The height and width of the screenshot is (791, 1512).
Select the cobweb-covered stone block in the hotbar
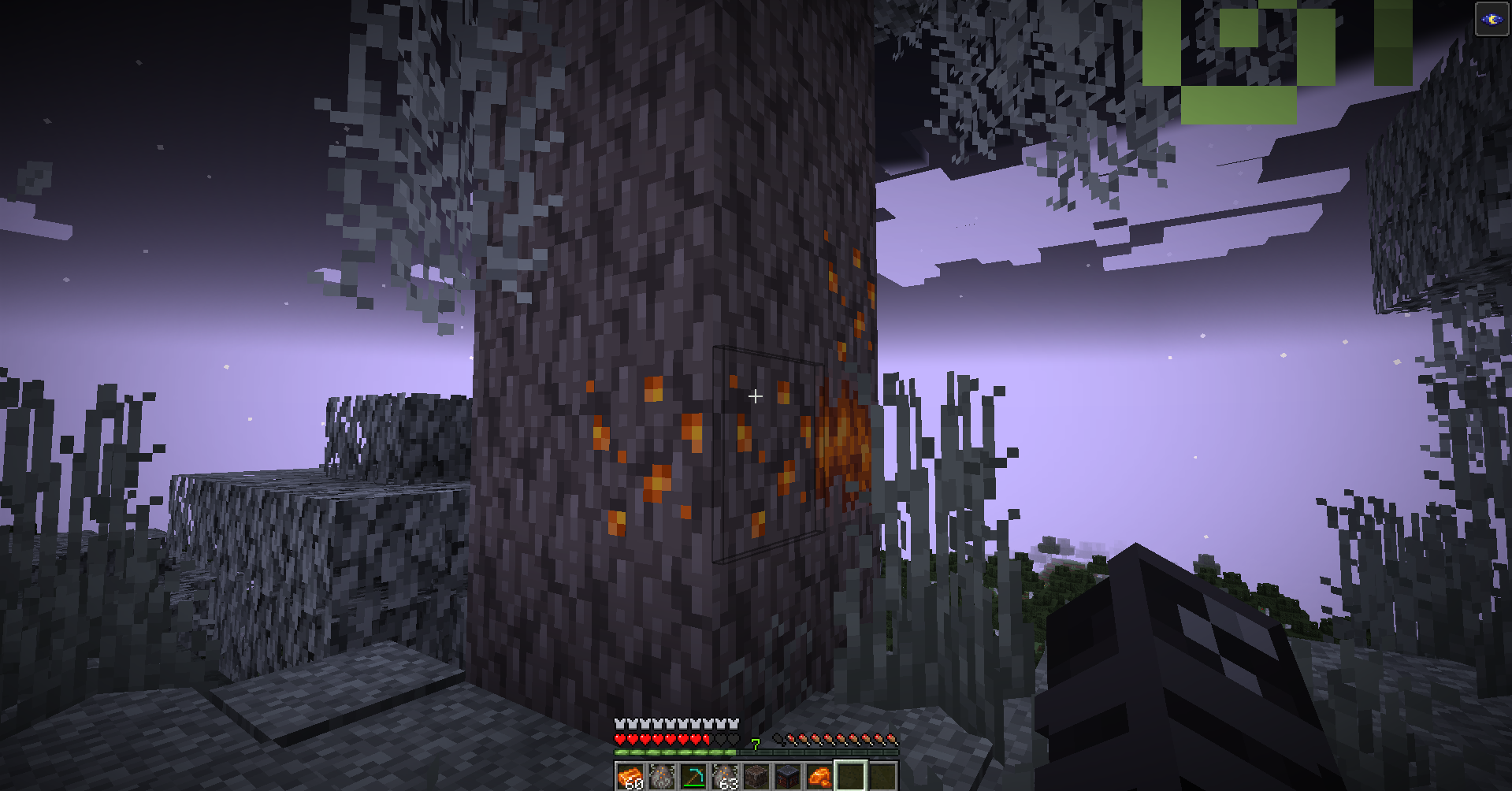pyautogui.click(x=756, y=776)
